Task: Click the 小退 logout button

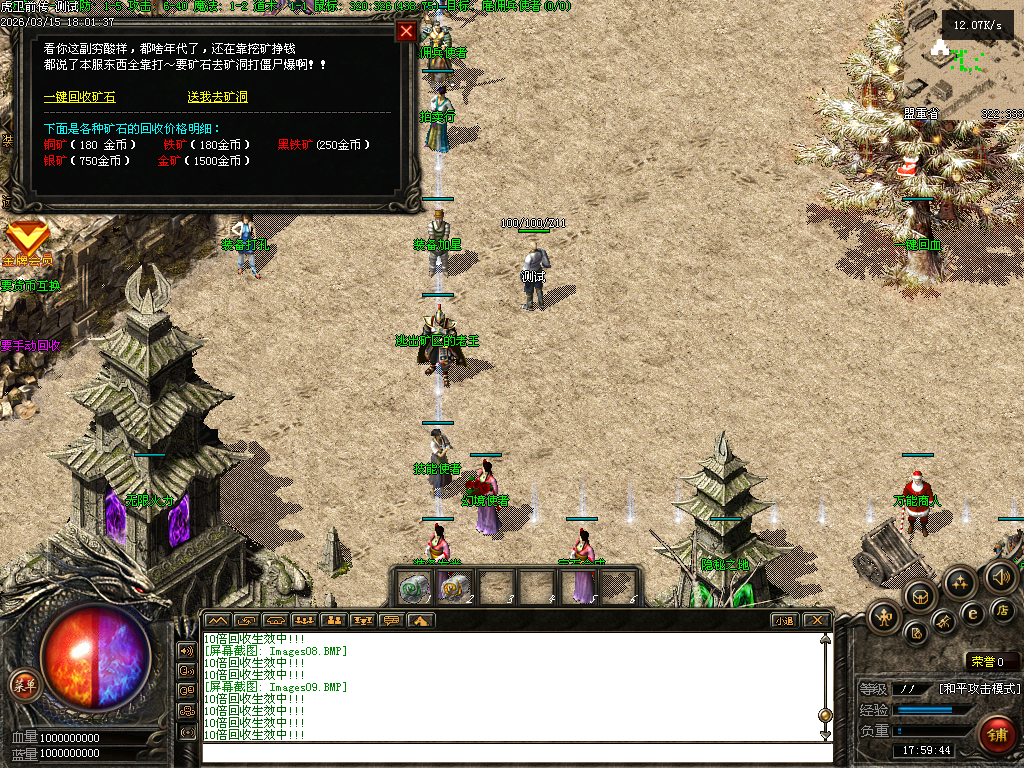Action: tap(784, 620)
